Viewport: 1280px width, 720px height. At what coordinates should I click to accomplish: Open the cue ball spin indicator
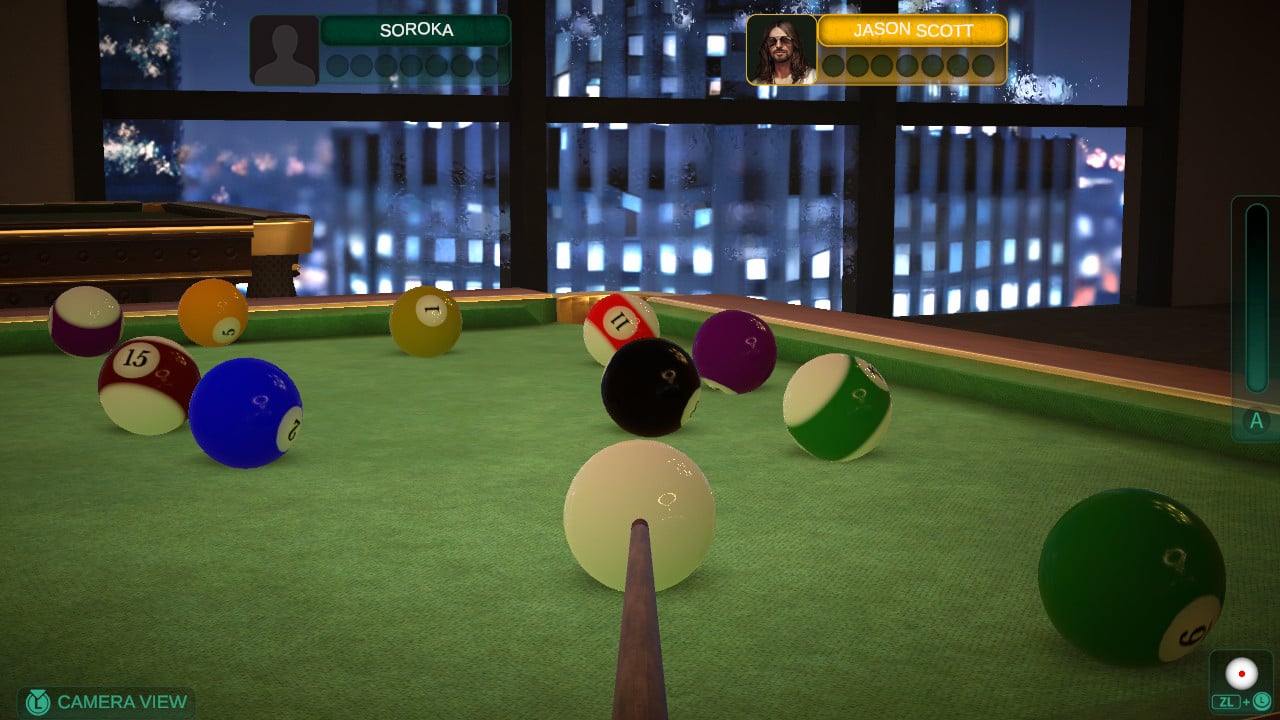coord(1242,674)
